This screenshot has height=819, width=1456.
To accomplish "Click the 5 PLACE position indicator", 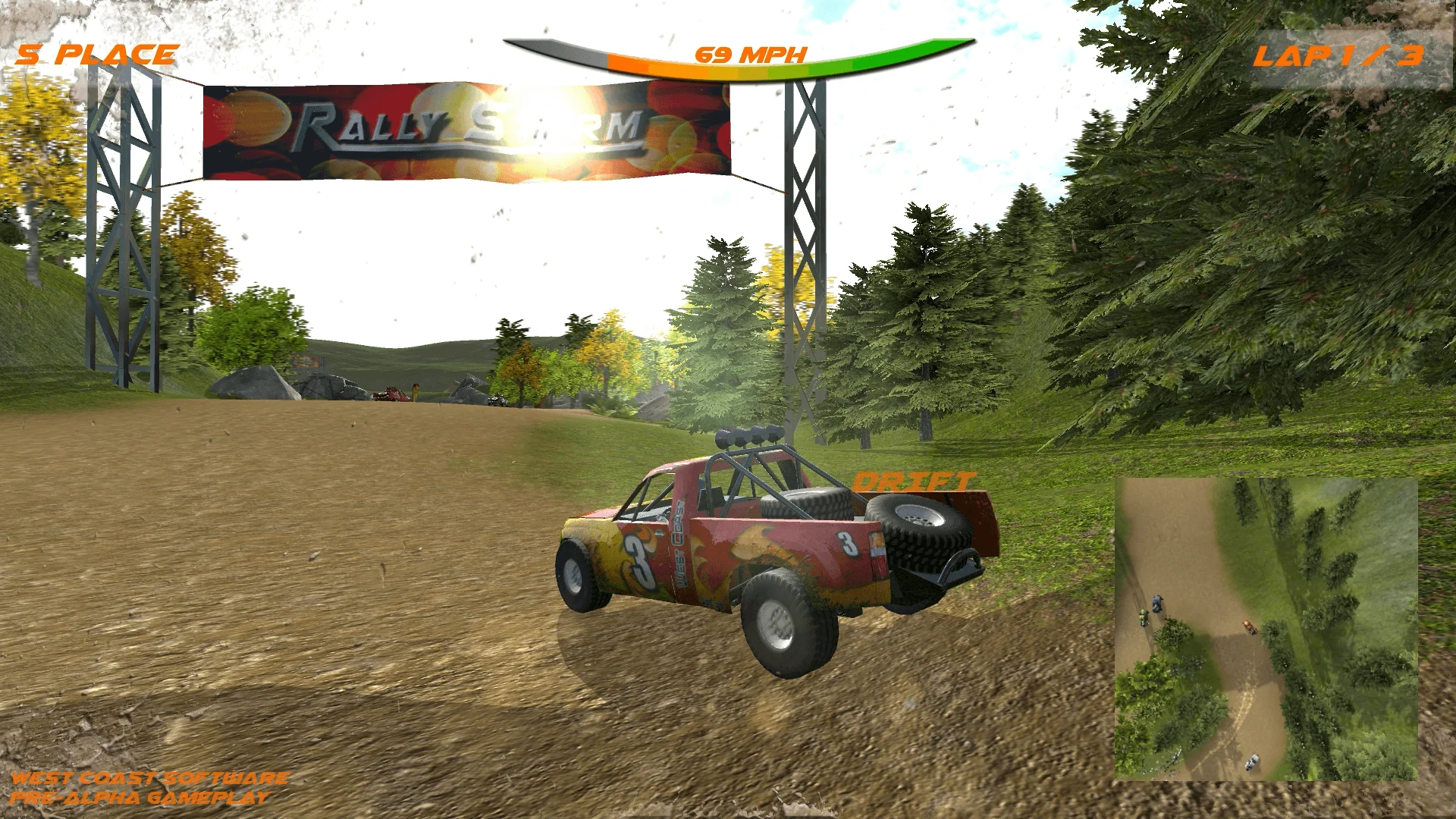I will pos(97,53).
